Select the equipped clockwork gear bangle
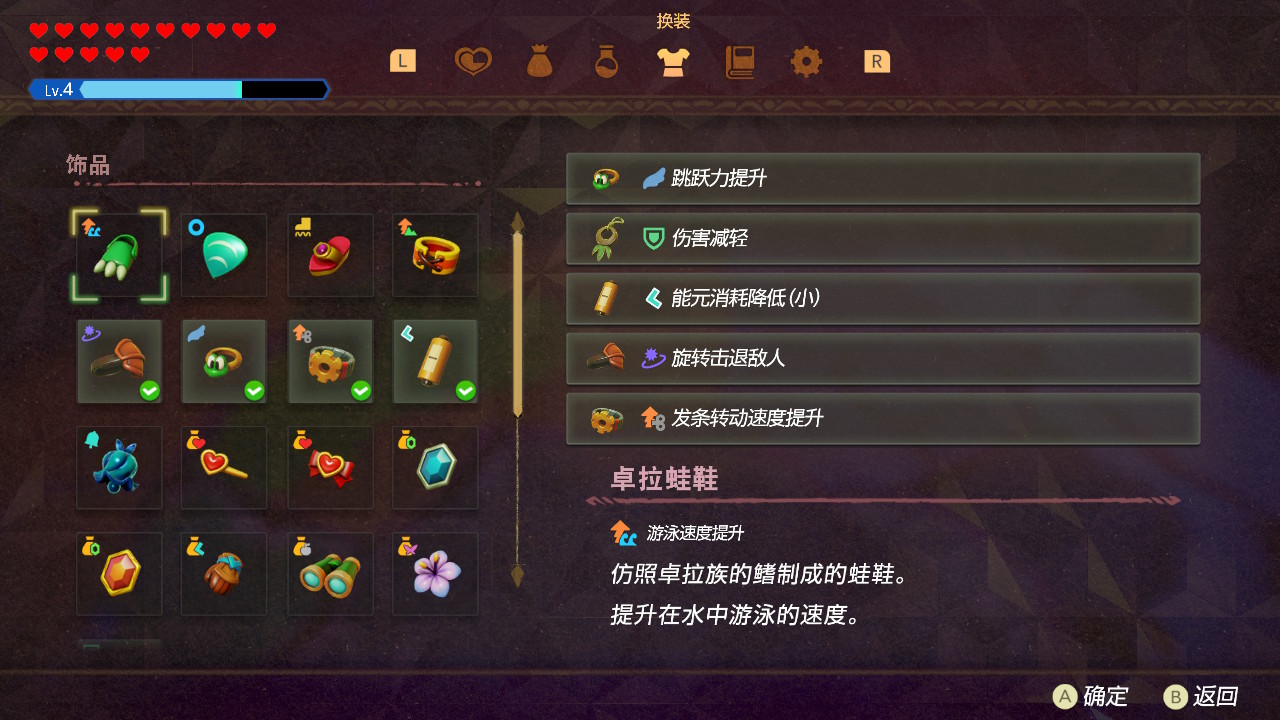The image size is (1280, 720). pos(330,361)
